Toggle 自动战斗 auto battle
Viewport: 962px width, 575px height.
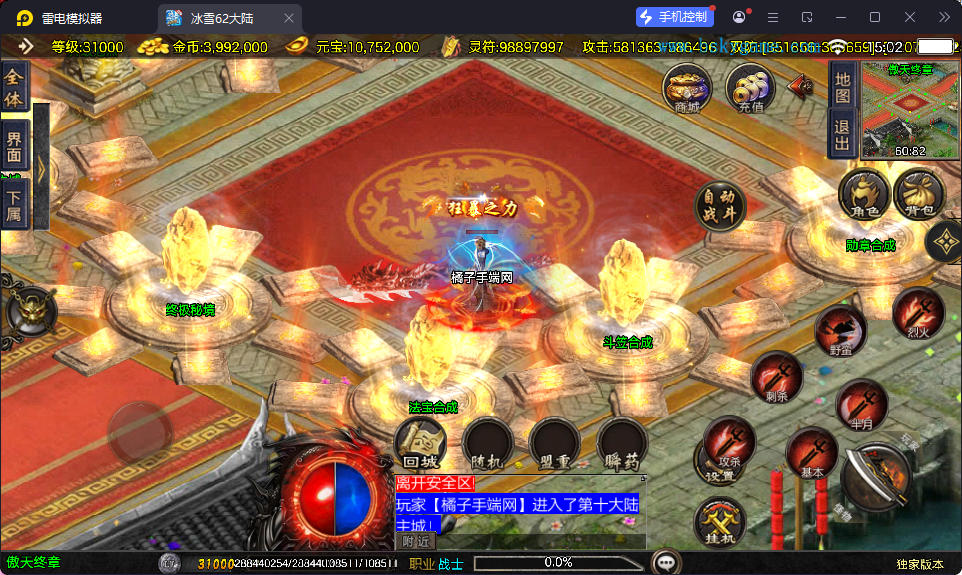tap(719, 206)
